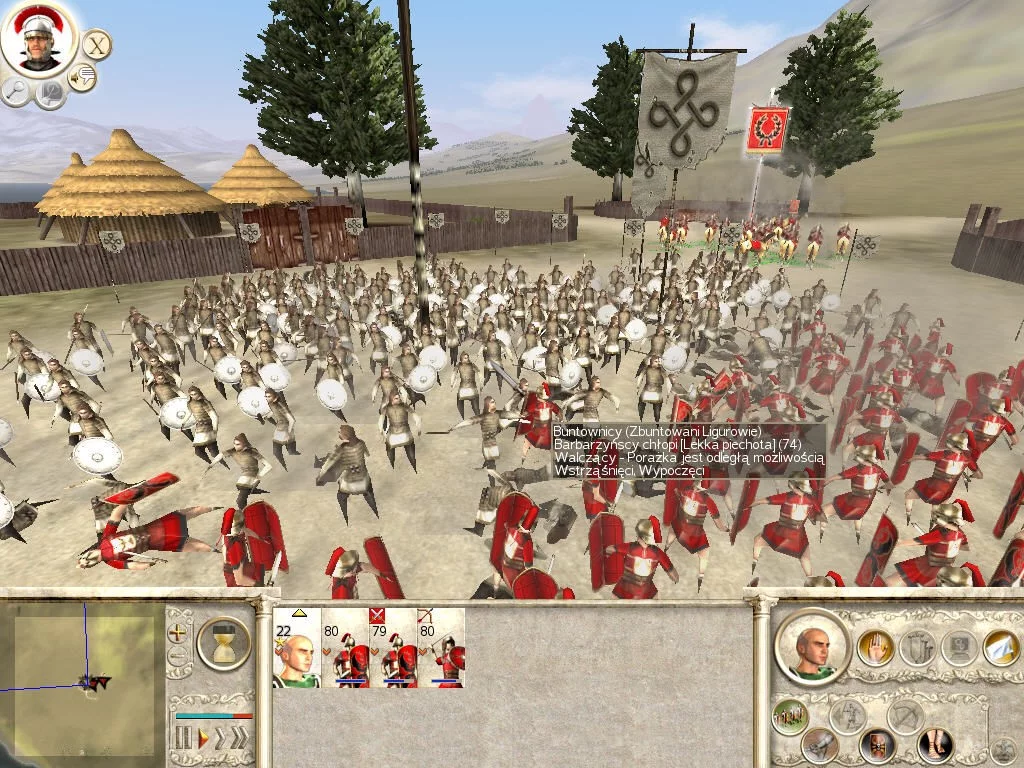
Task: Click the hourglass battle timer button
Action: click(223, 642)
